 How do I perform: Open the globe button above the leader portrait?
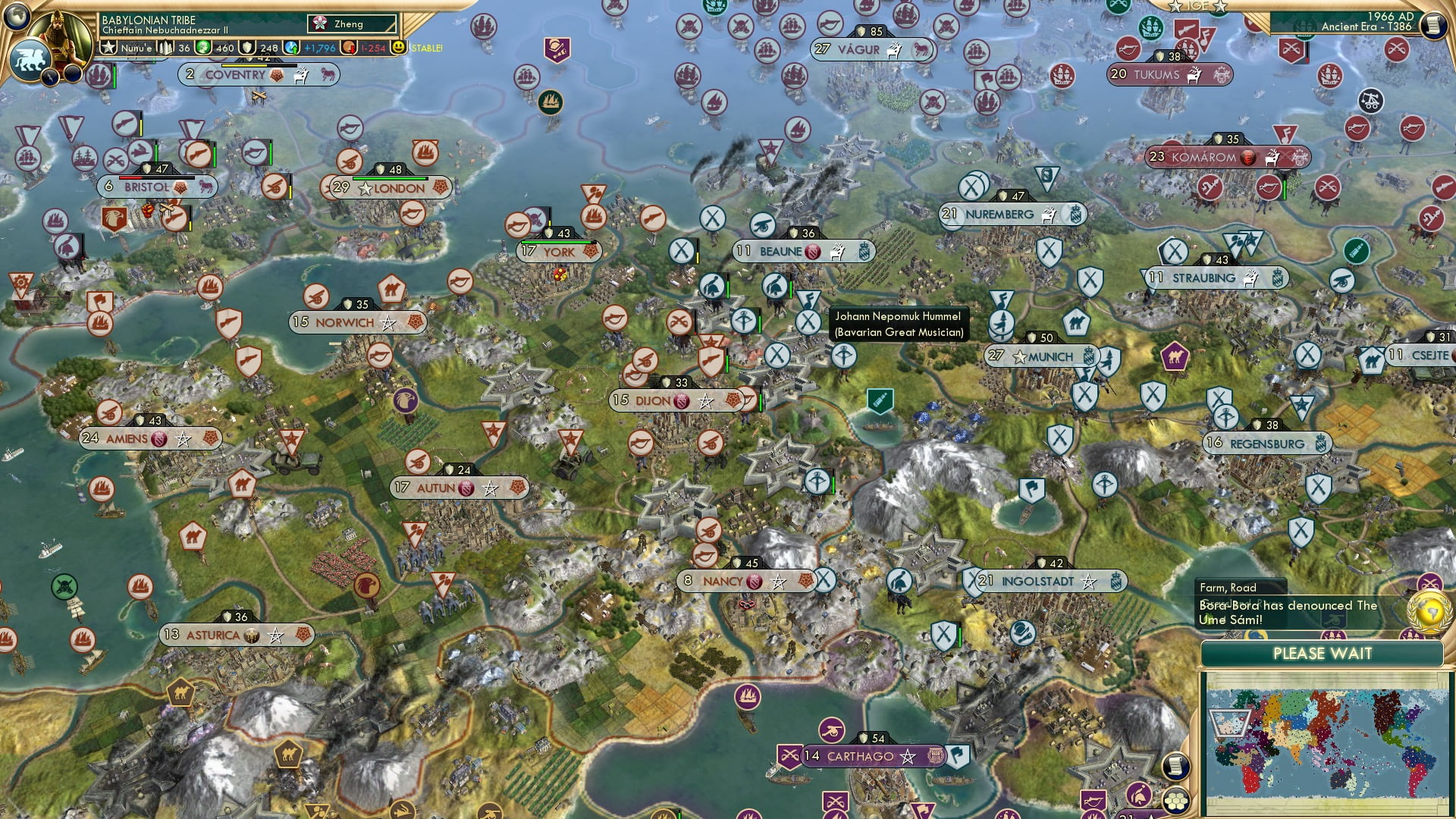point(17,14)
